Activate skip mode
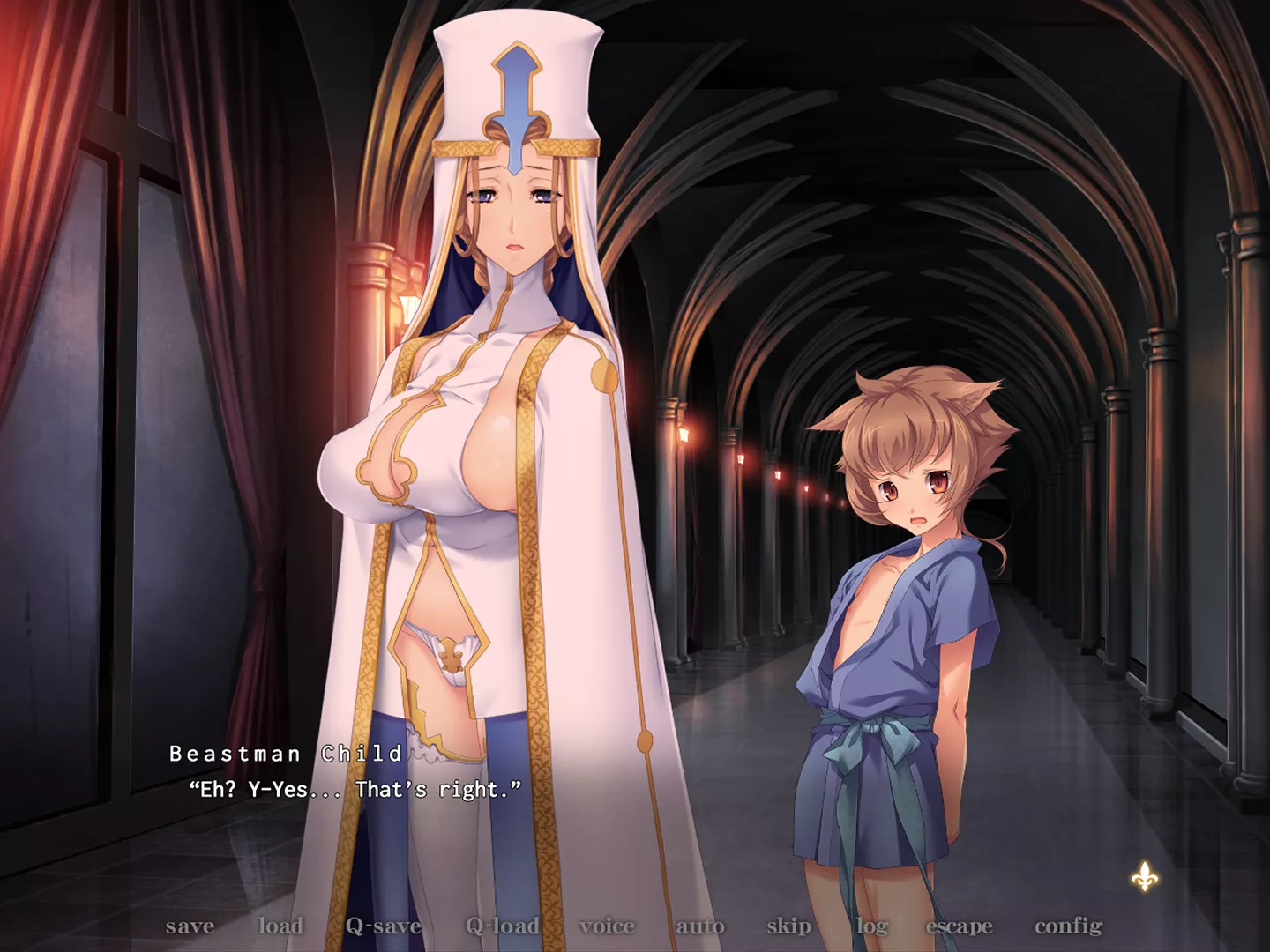This screenshot has height=952, width=1270. [x=788, y=926]
